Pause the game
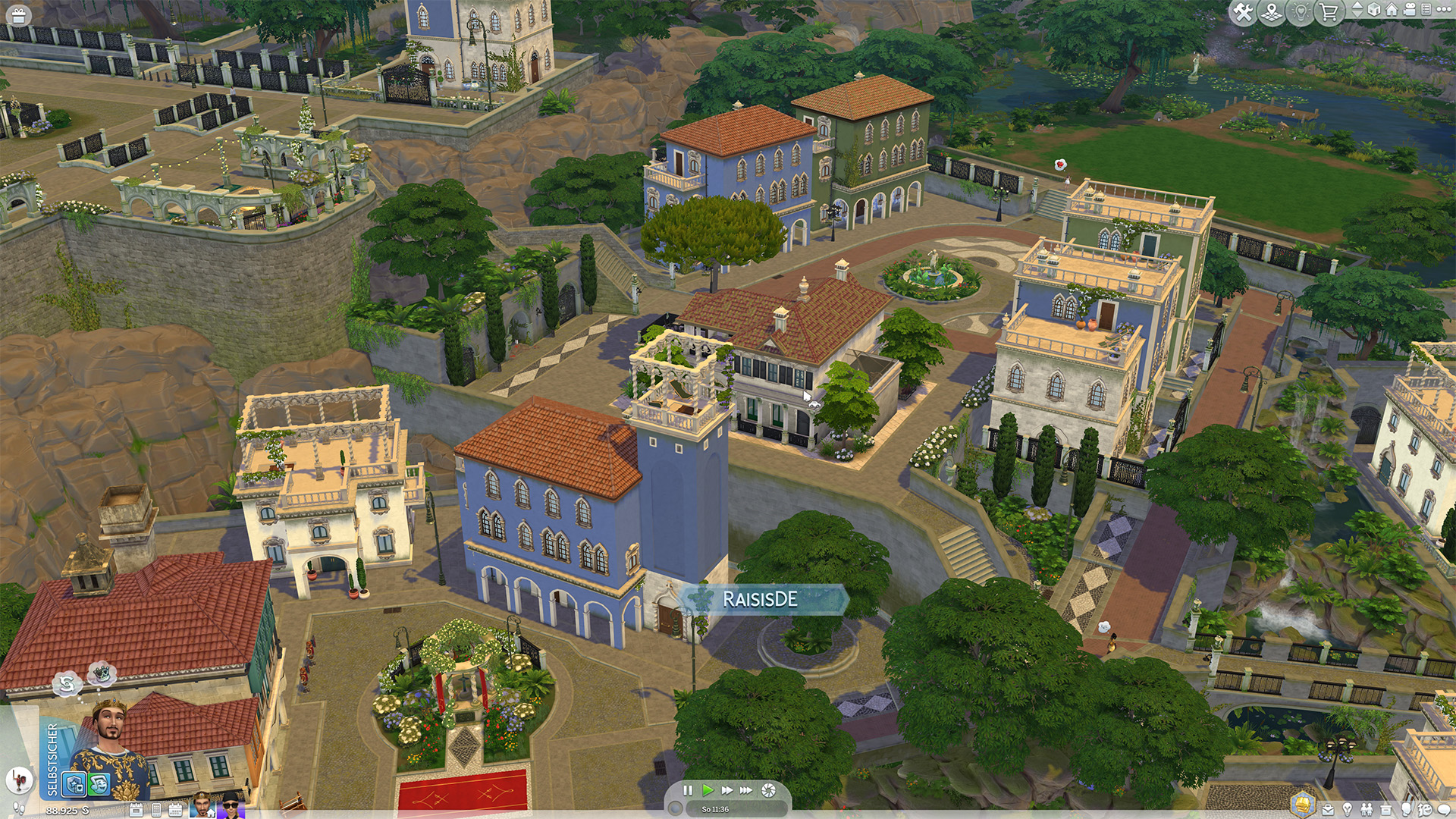This screenshot has width=1456, height=819. click(x=688, y=790)
